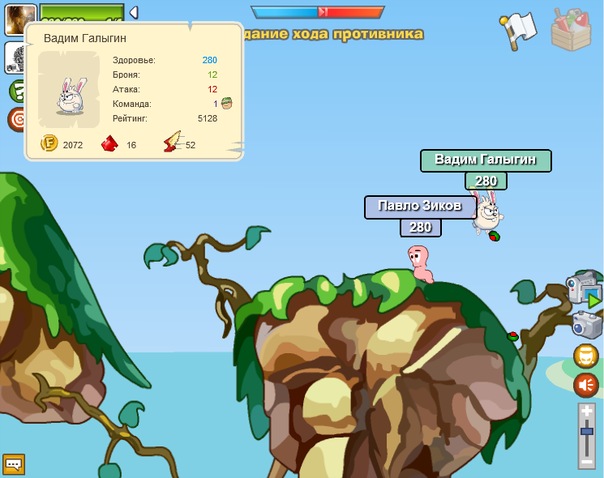Screen dimensions: 604x478
Task: Select the player avatar portrait
Action: [19, 19]
